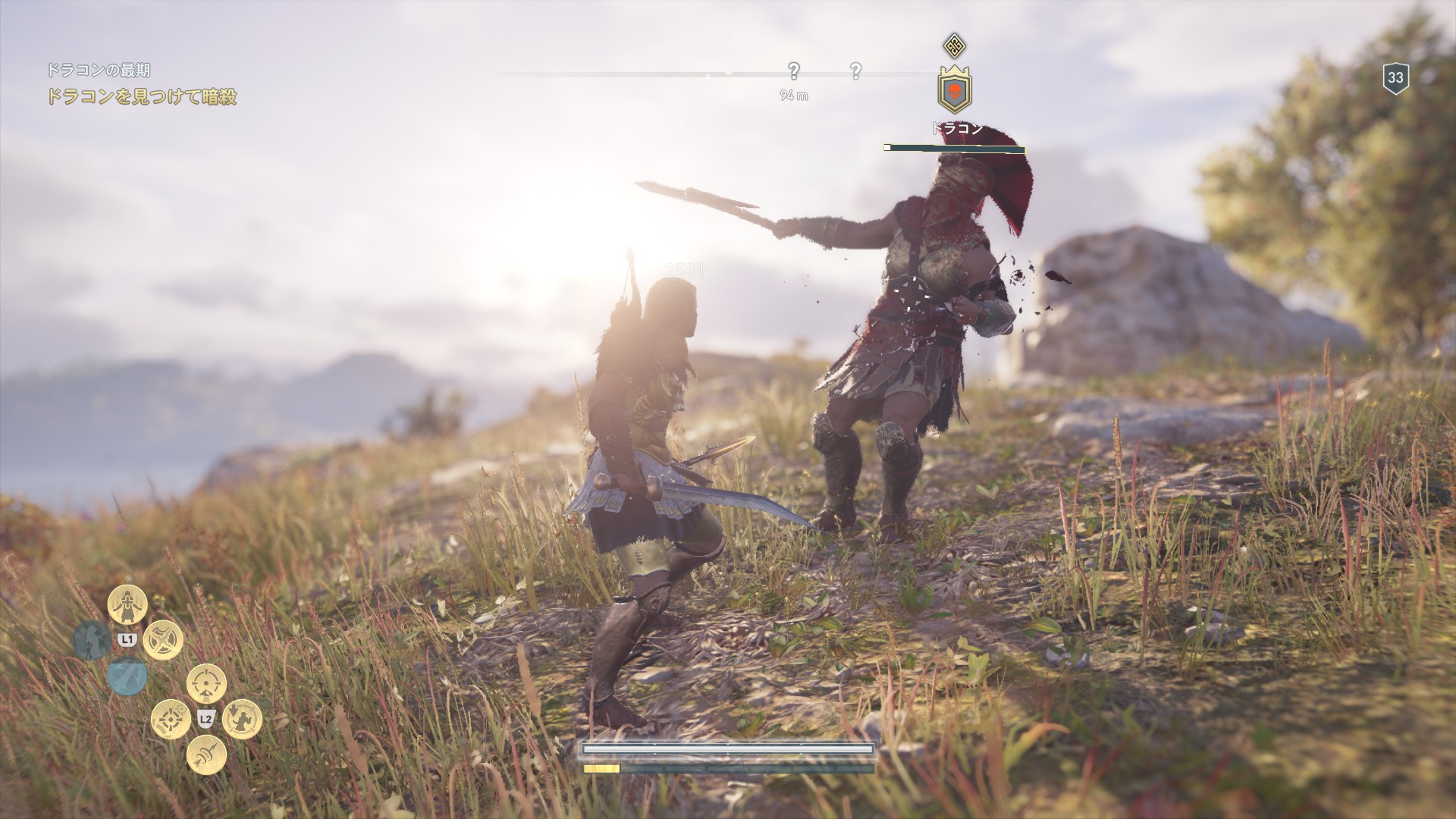Viewport: 1456px width, 819px height.
Task: Select the greyed-out hooded assassin ability
Action: pyautogui.click(x=91, y=641)
